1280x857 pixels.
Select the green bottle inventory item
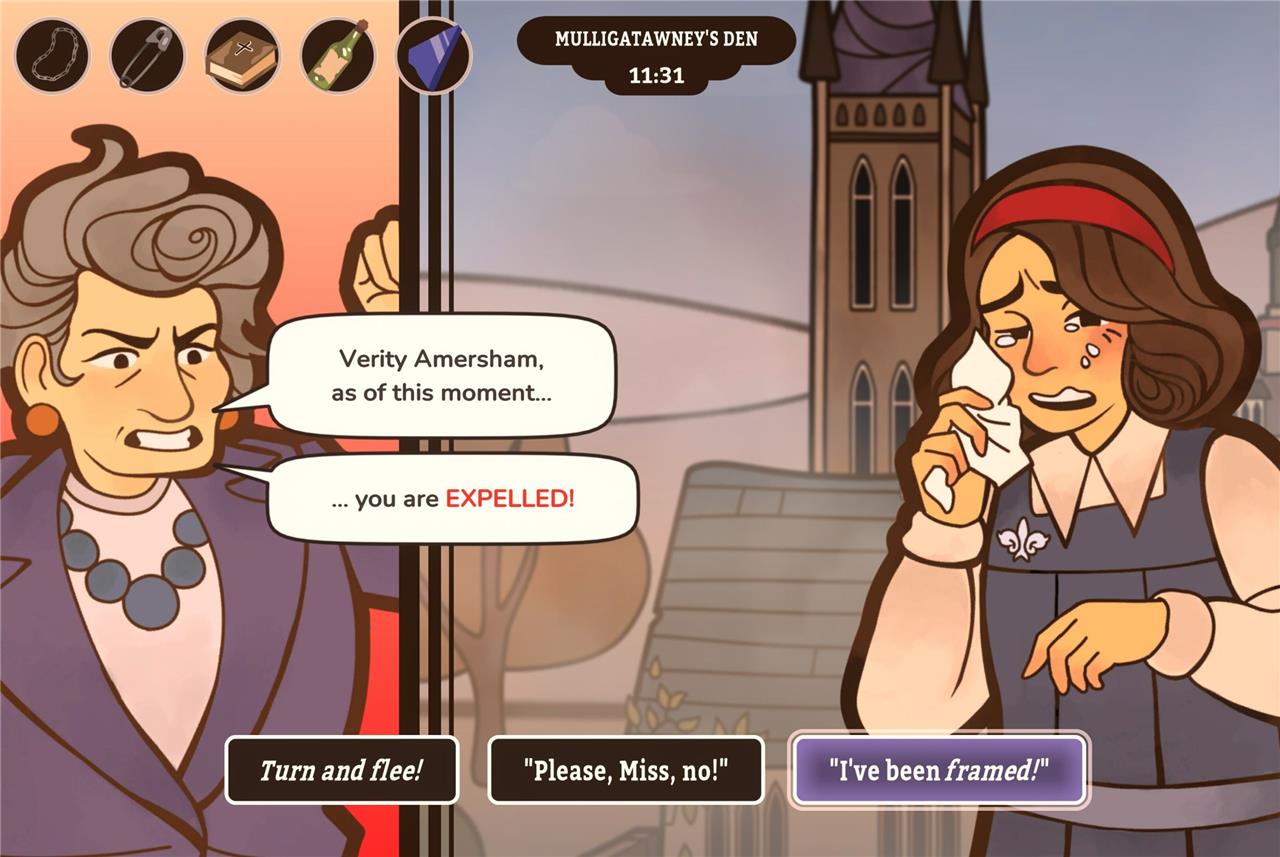(x=338, y=56)
